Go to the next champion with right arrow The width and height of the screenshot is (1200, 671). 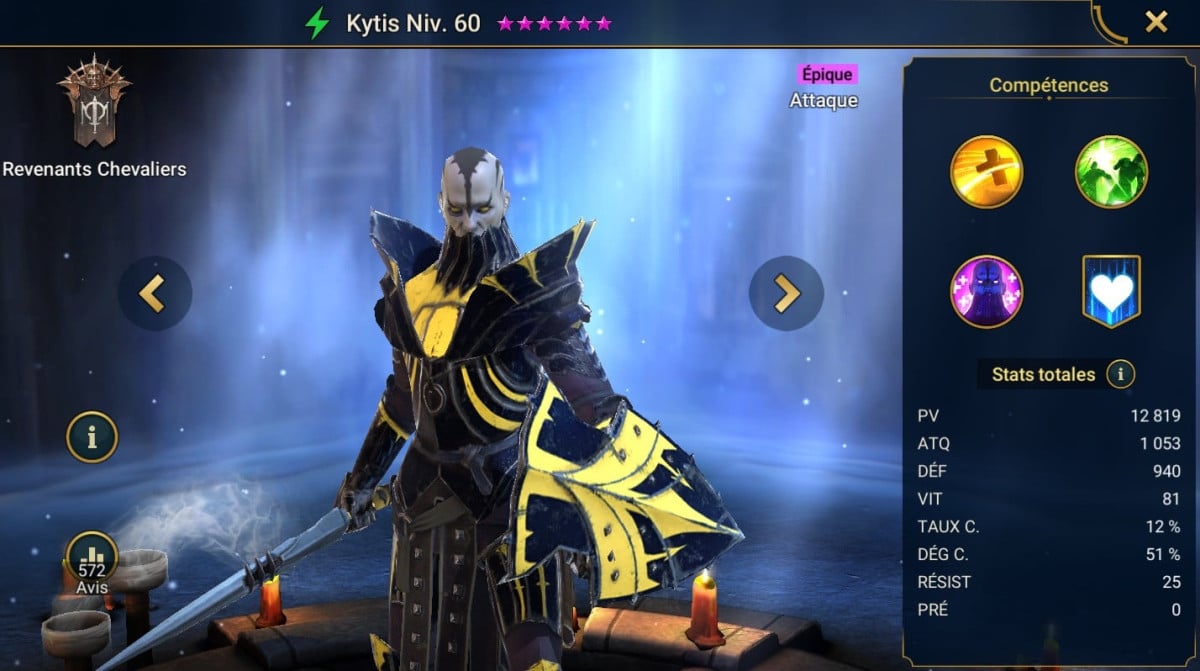(786, 293)
